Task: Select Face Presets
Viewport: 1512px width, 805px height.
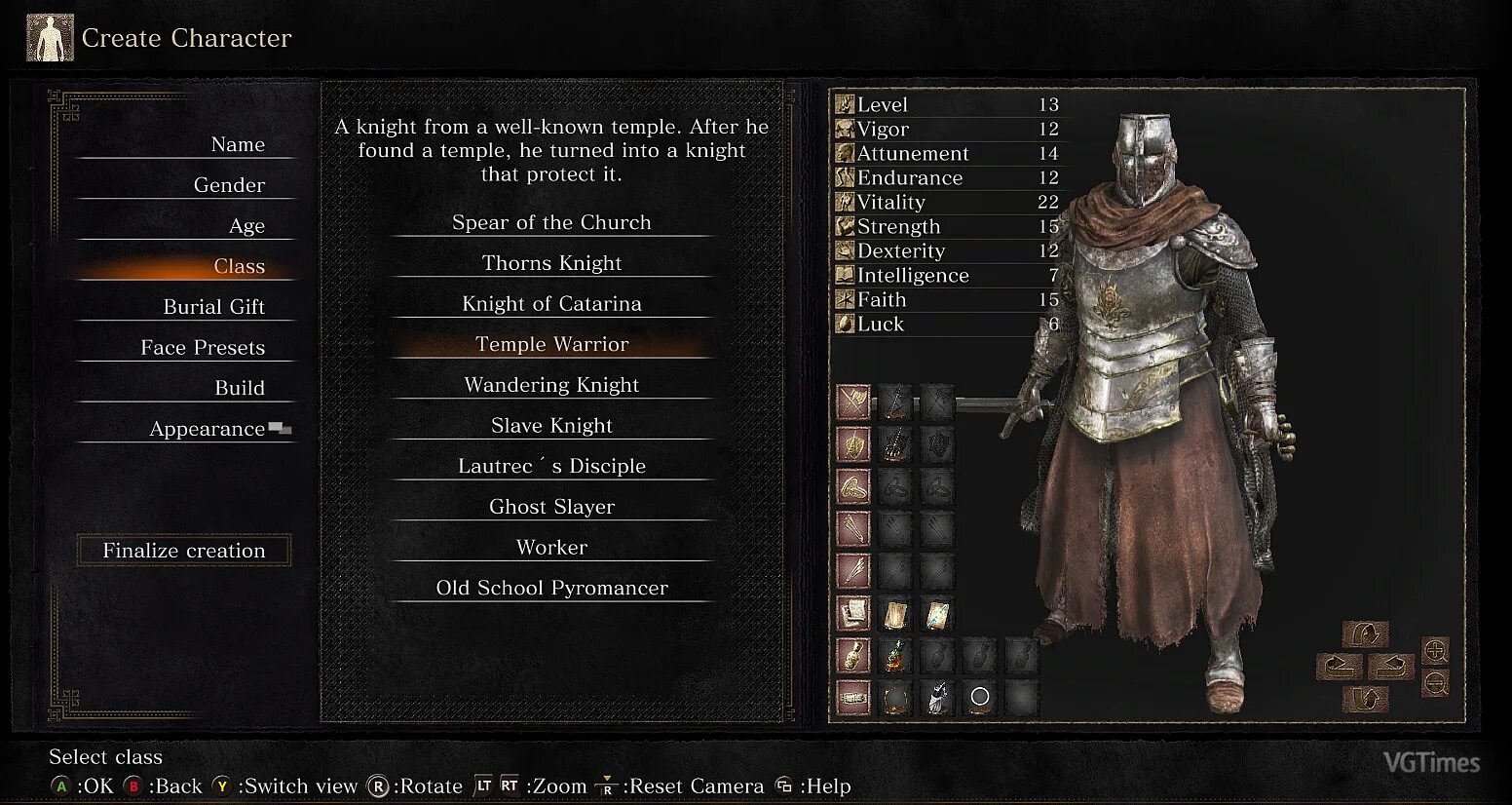Action: [203, 348]
